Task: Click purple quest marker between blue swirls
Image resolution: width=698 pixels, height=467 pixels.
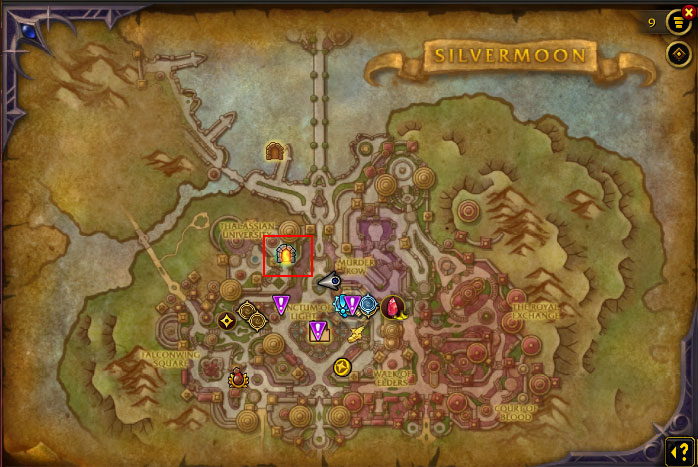Action: [x=353, y=305]
